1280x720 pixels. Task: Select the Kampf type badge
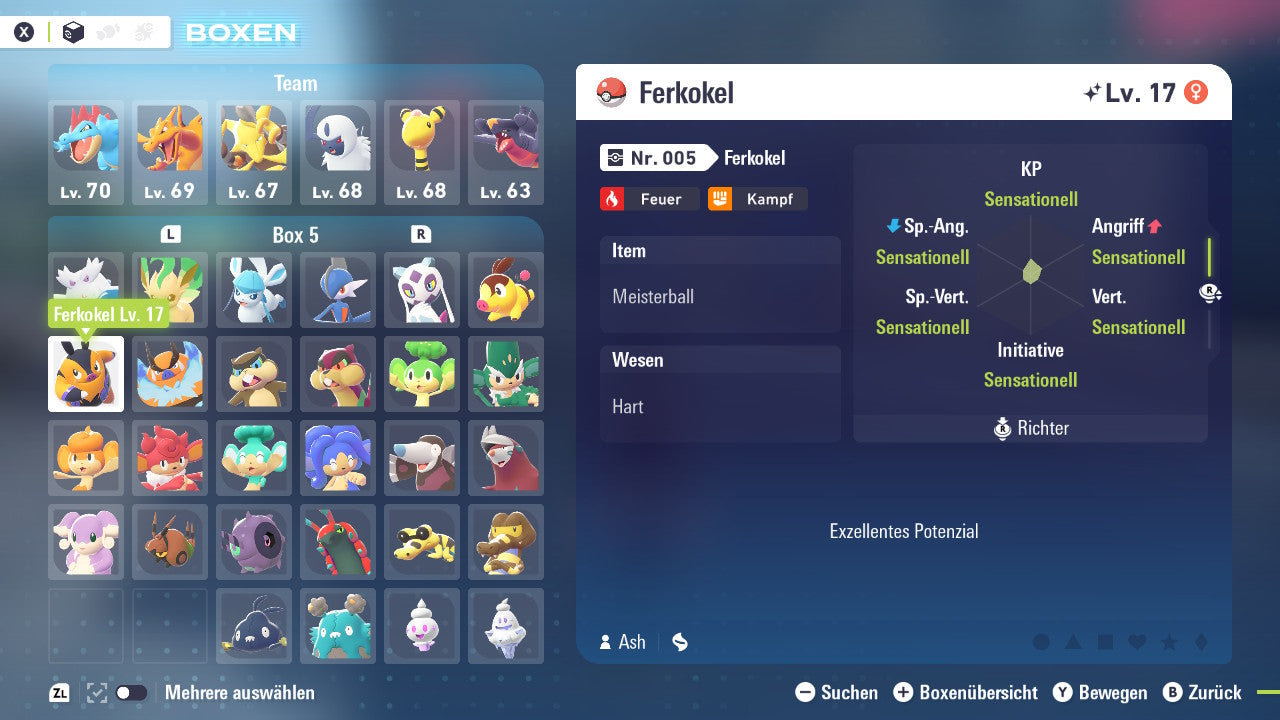758,199
